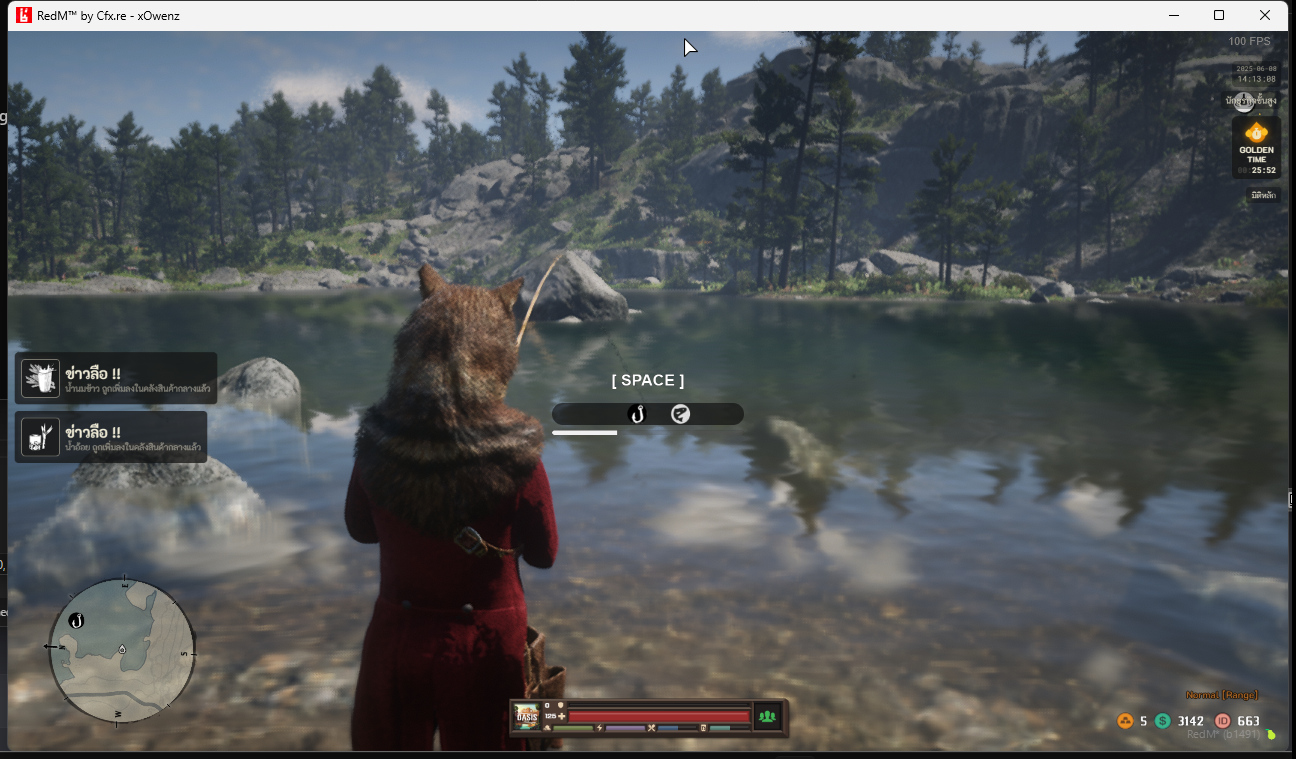Click the fork-and-knife hunger icon
This screenshot has height=759, width=1296.
click(652, 728)
